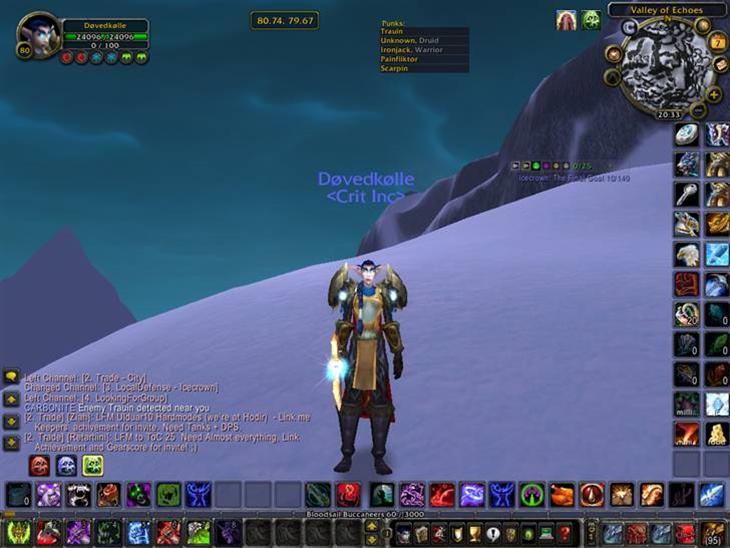730x548 pixels.
Task: Click the green buff icon beside minimap
Action: click(591, 19)
